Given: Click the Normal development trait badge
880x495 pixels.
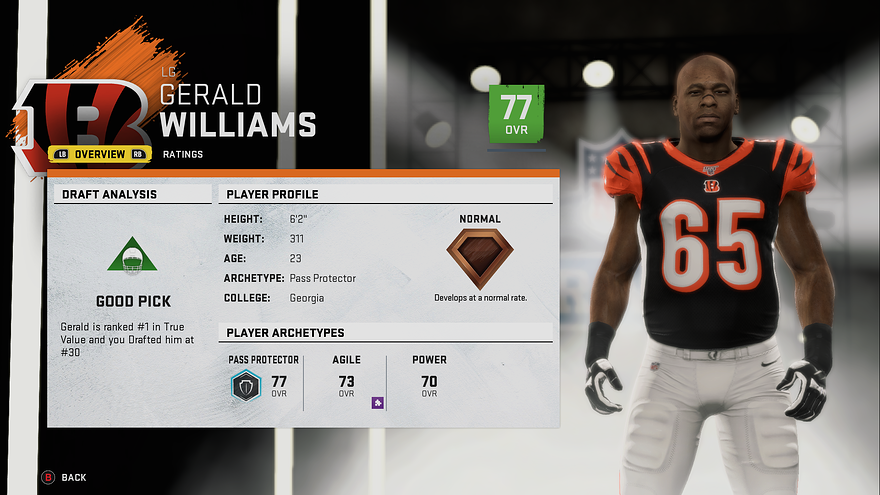Looking at the screenshot, I should pos(479,259).
